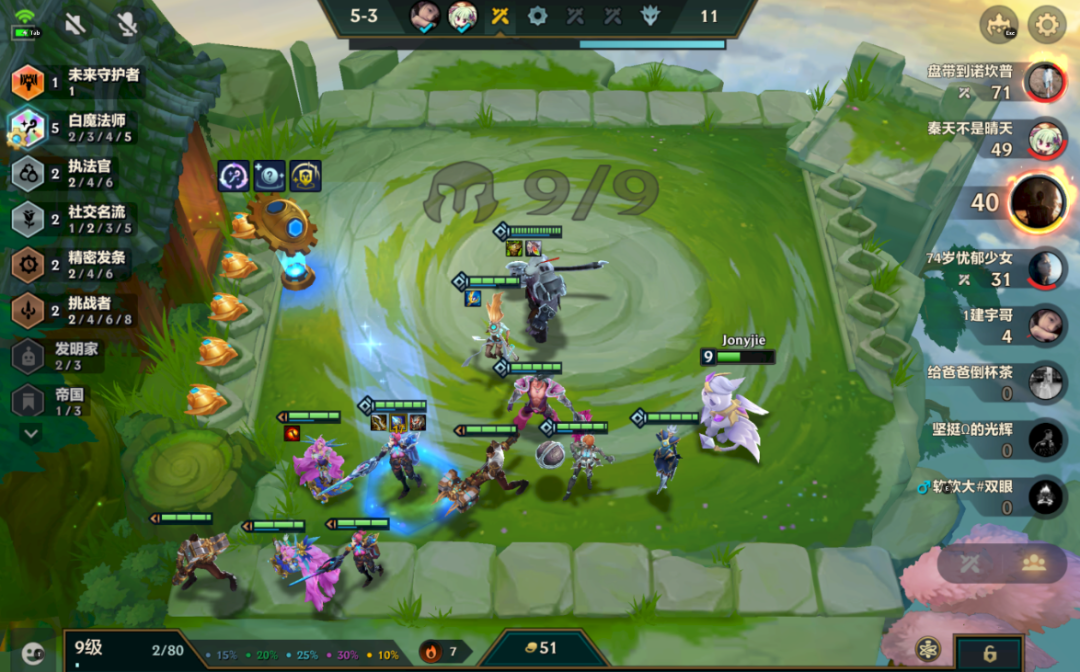Expand the trait list with the down arrow
The width and height of the screenshot is (1080, 672).
[30, 434]
